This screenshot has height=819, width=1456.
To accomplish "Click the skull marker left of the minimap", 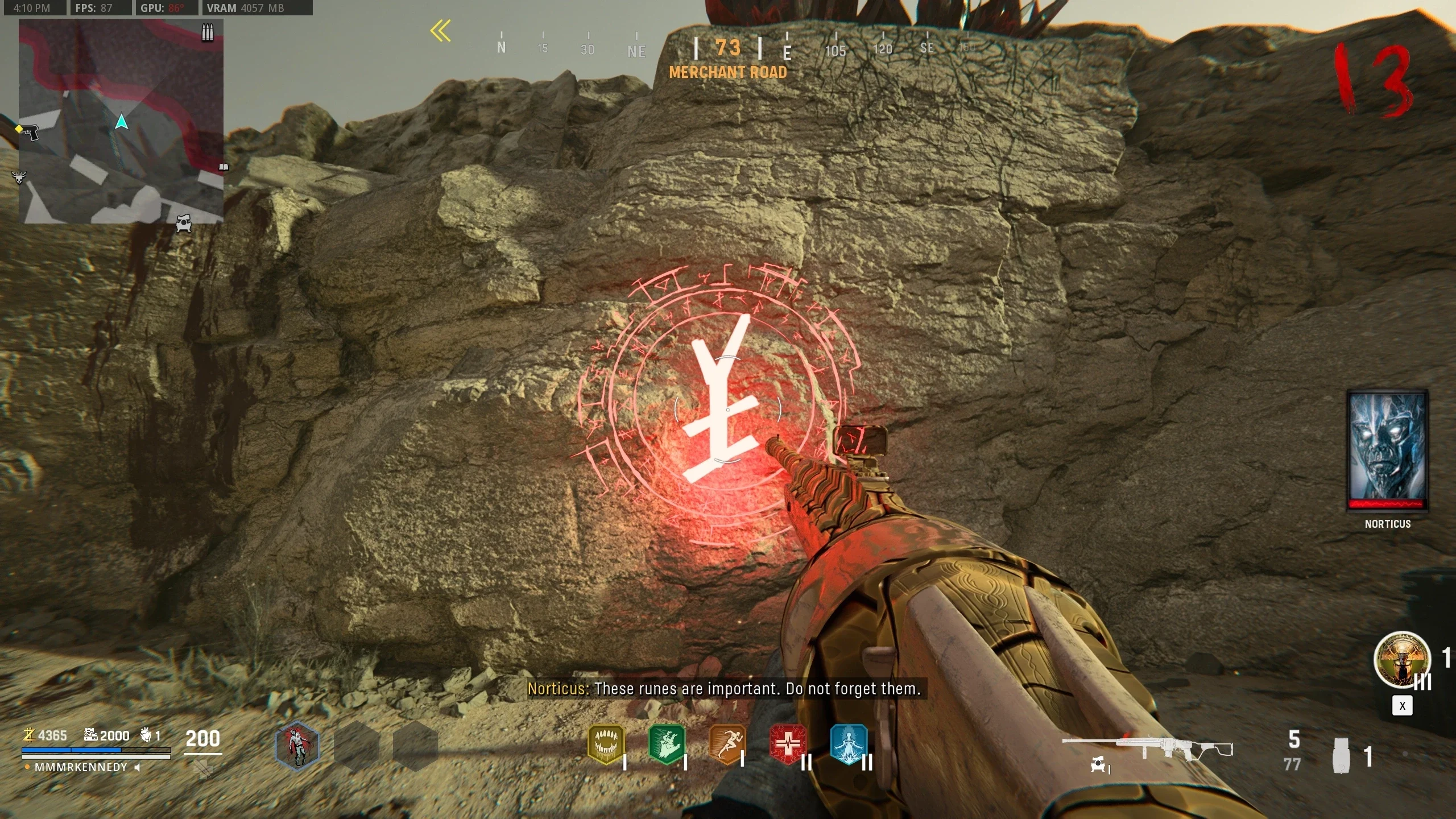I will click(x=19, y=177).
